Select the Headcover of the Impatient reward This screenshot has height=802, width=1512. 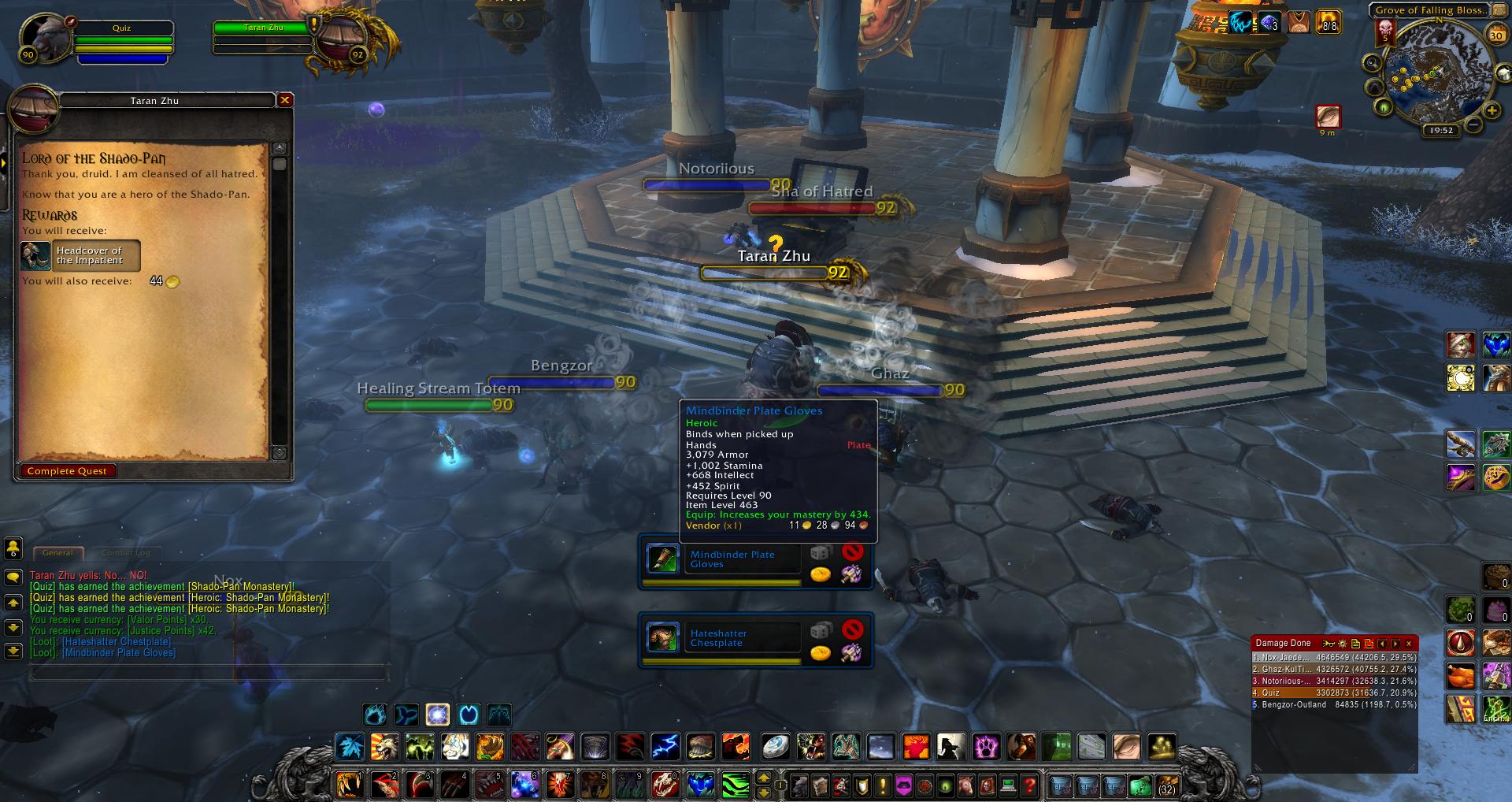click(80, 255)
